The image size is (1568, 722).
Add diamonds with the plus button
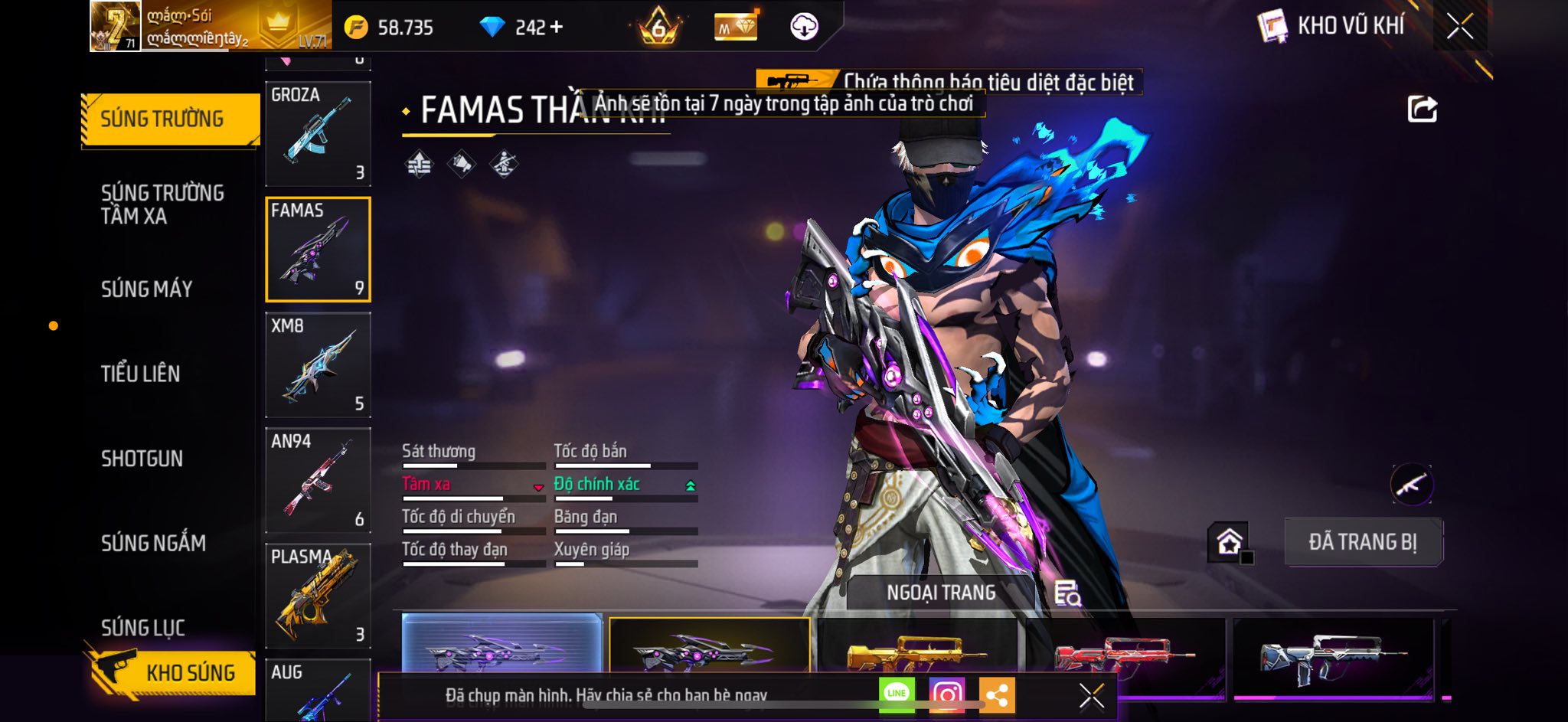coord(557,28)
